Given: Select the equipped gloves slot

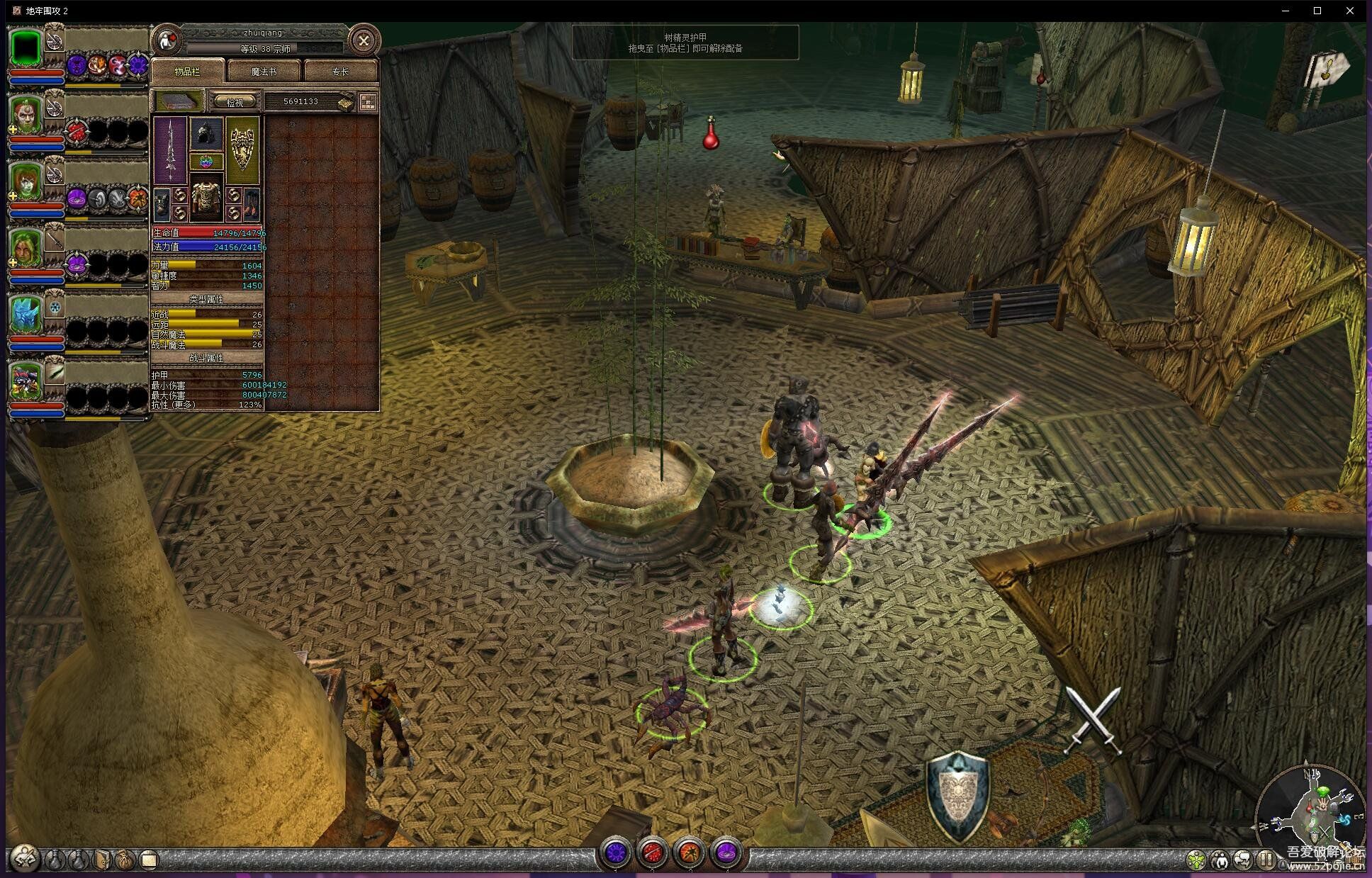Looking at the screenshot, I should (x=162, y=203).
